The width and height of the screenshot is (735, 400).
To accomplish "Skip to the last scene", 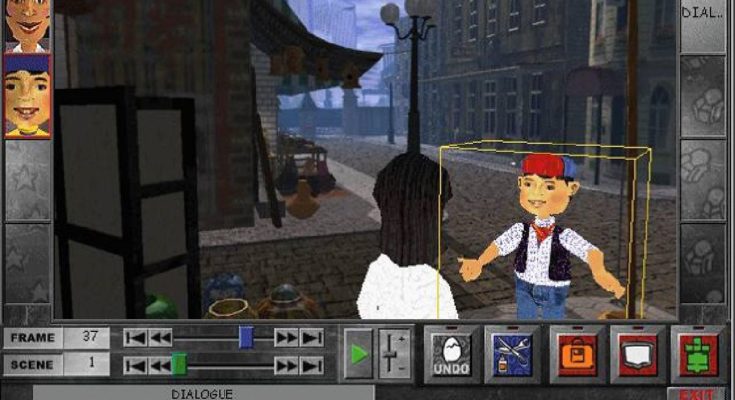I will coord(312,365).
